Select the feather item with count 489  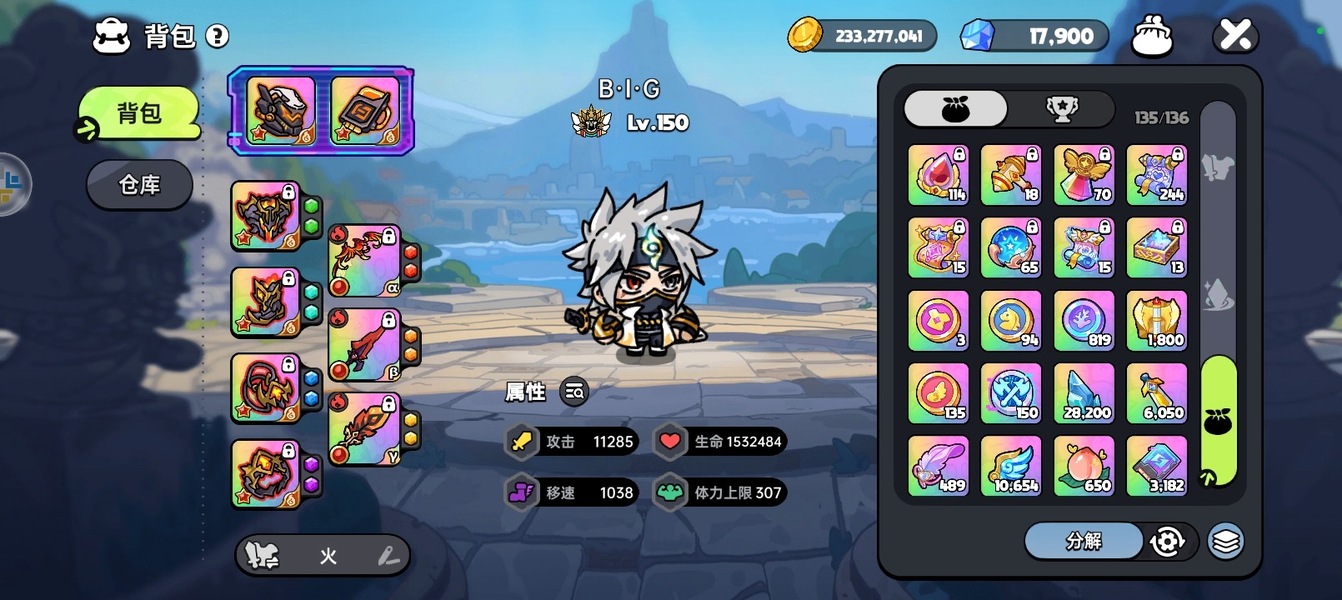(x=938, y=466)
